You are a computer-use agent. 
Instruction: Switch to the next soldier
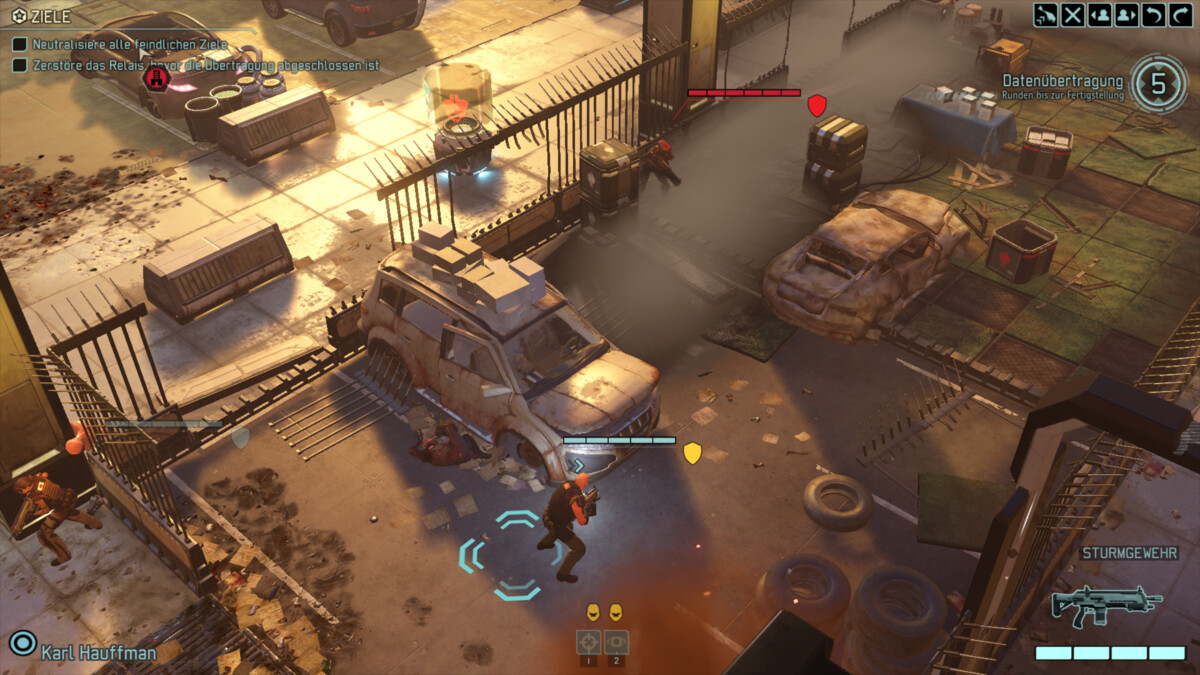pyautogui.click(x=1127, y=15)
